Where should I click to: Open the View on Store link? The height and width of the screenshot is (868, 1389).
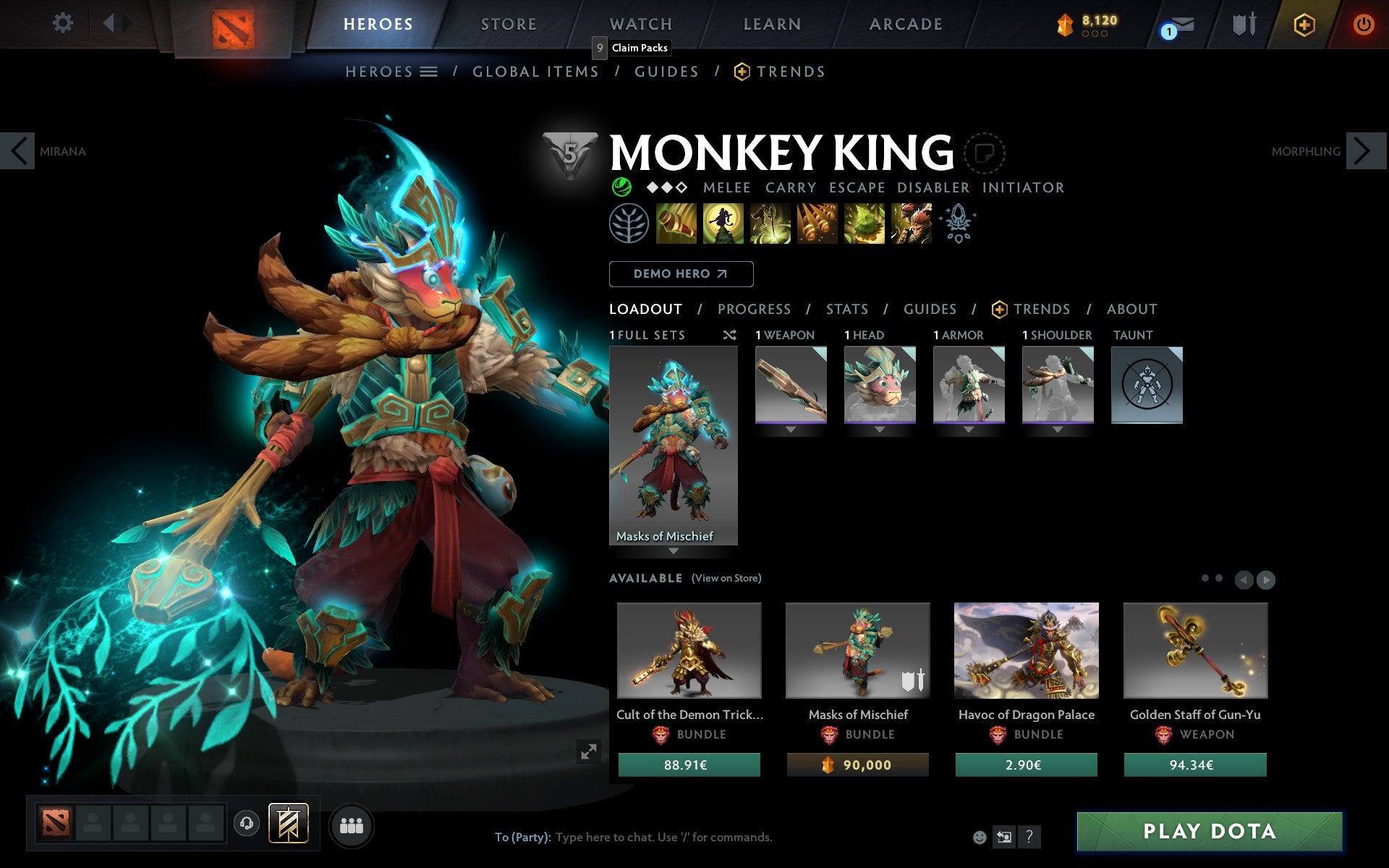(x=726, y=578)
